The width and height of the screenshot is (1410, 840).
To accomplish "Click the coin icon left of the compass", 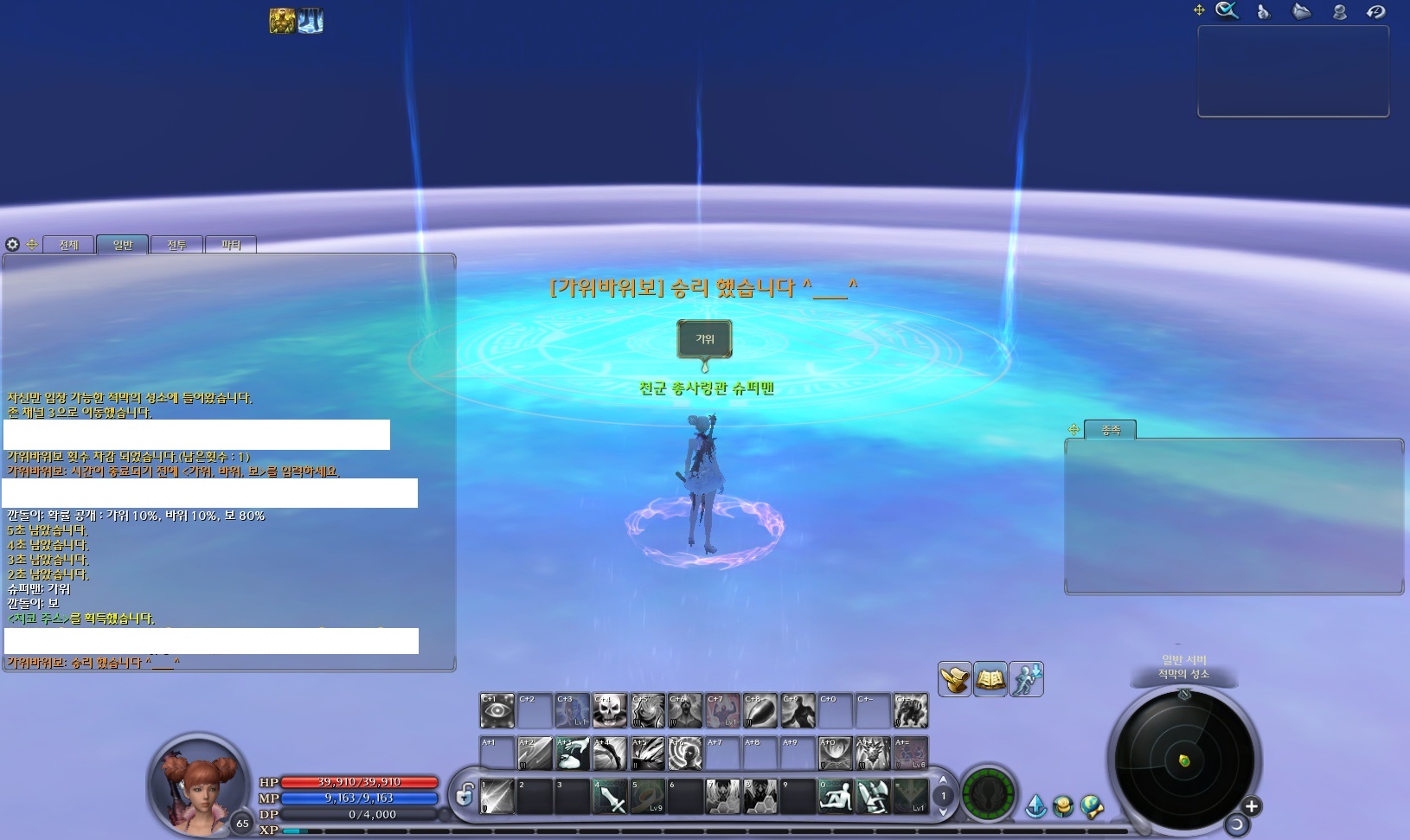I will coord(1063,804).
